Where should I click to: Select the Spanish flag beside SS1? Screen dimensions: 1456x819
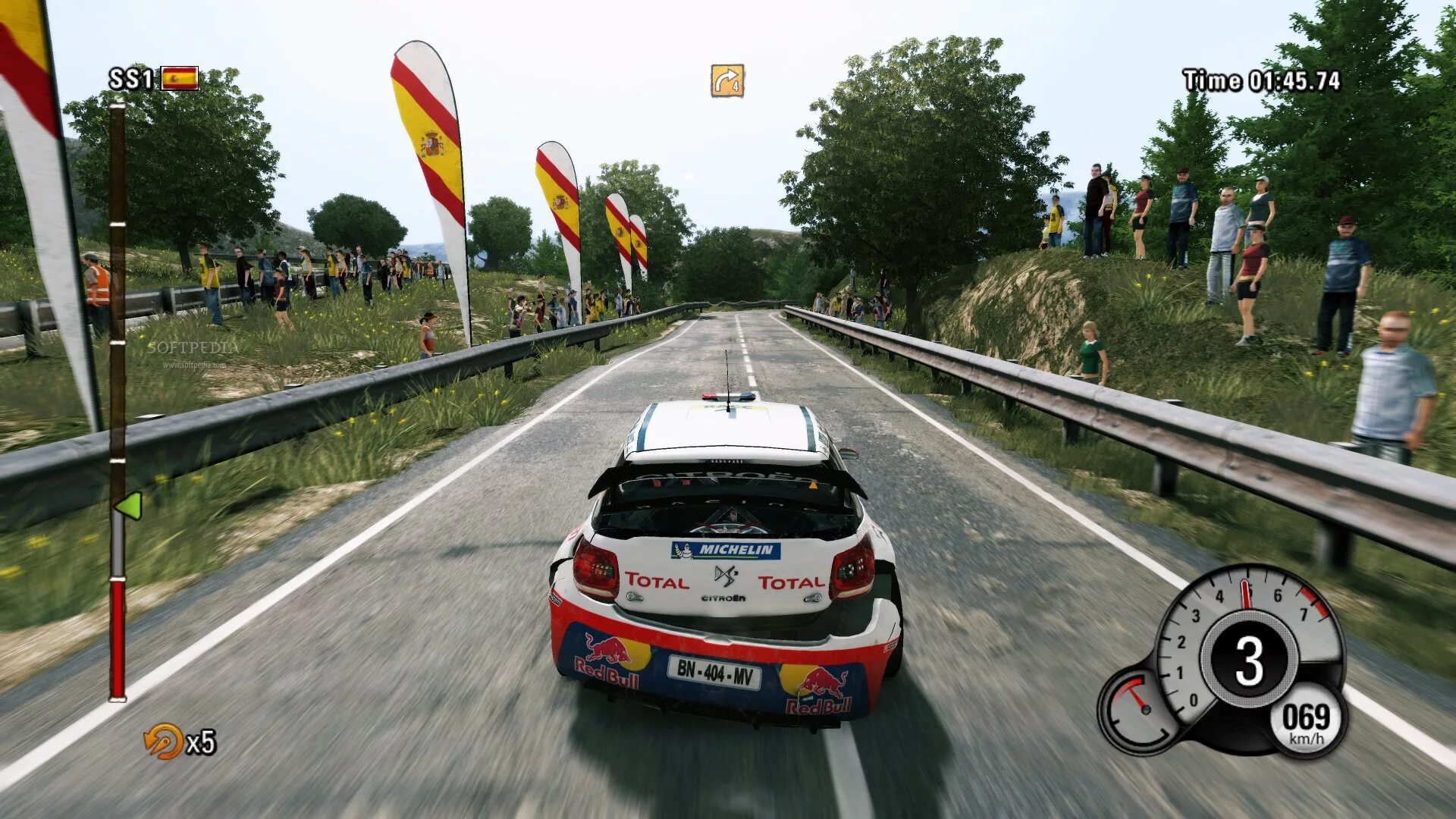[180, 78]
